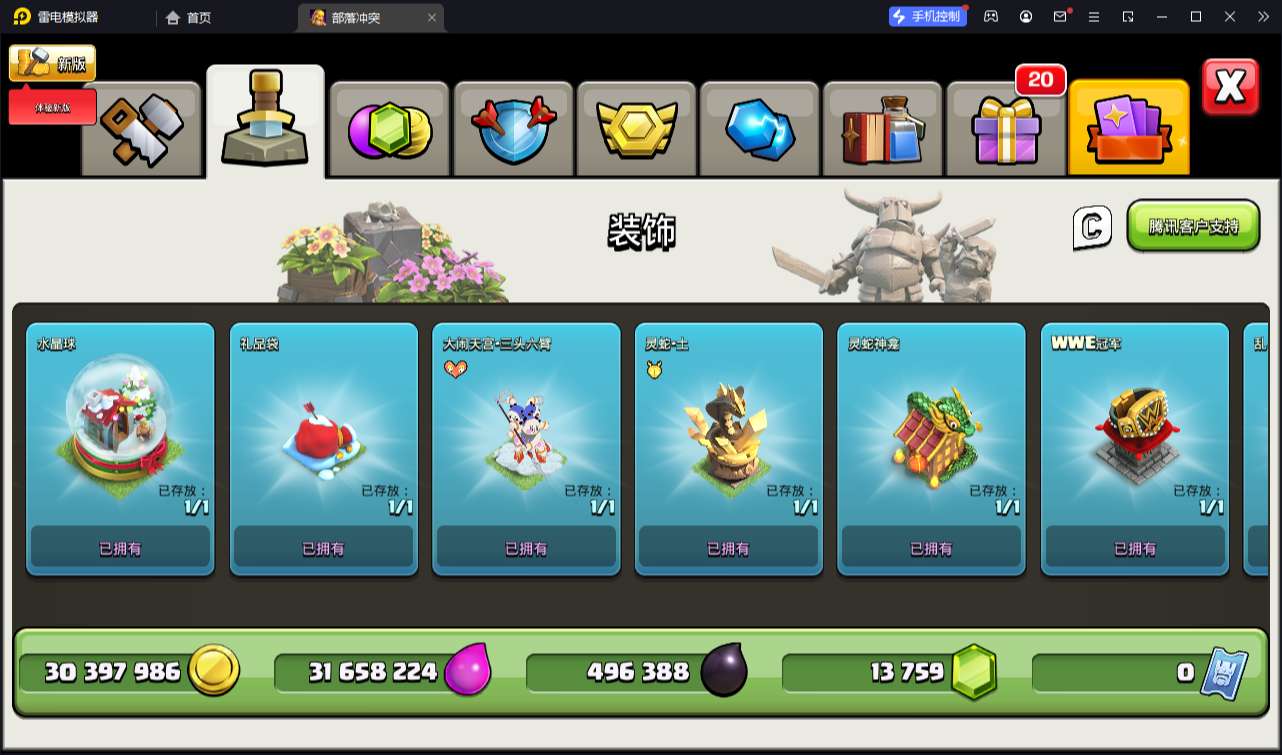Image resolution: width=1282 pixels, height=755 pixels.
Task: Close the shop with the red X
Action: [x=1230, y=88]
